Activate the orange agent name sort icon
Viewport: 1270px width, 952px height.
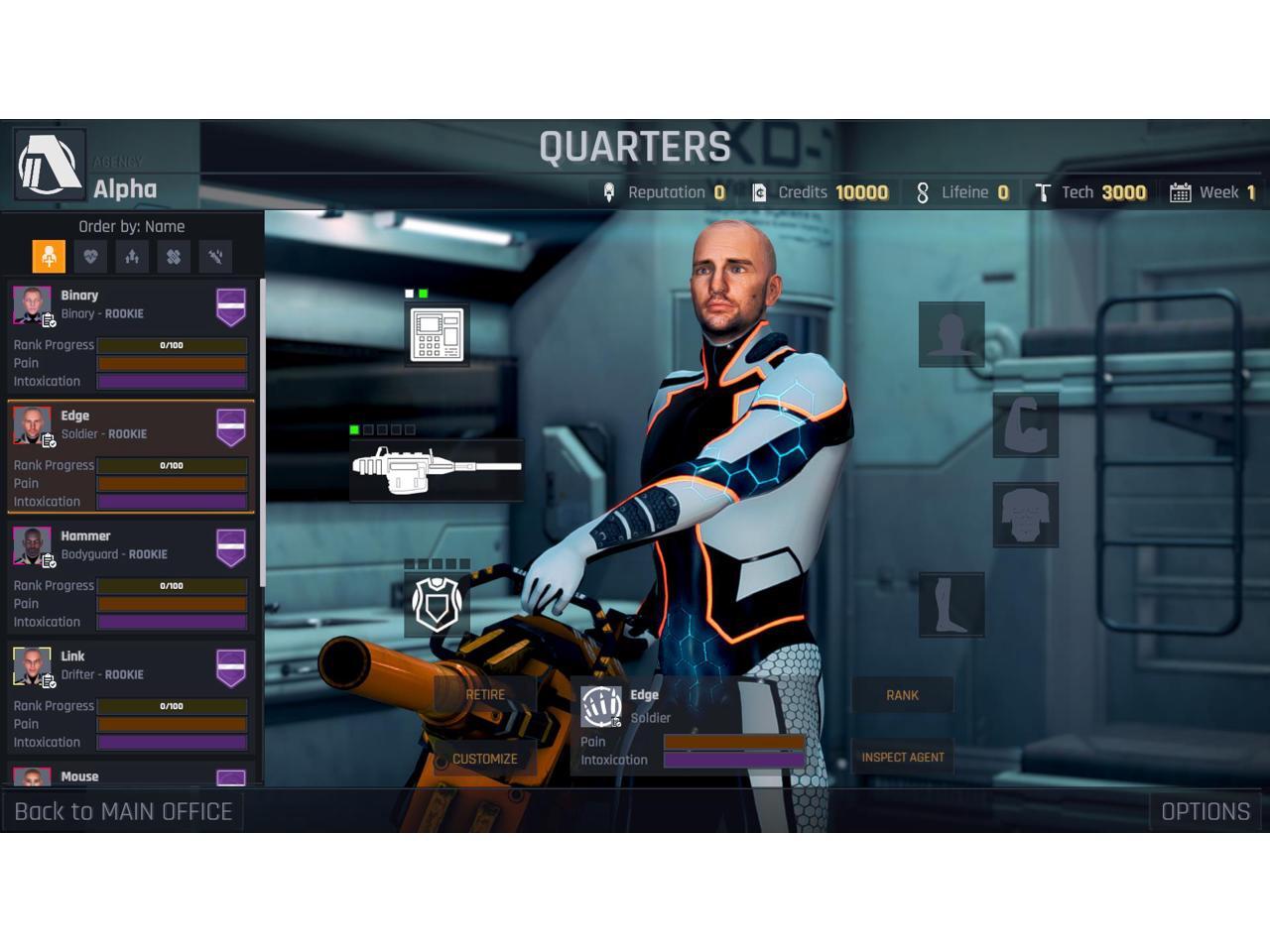[49, 257]
